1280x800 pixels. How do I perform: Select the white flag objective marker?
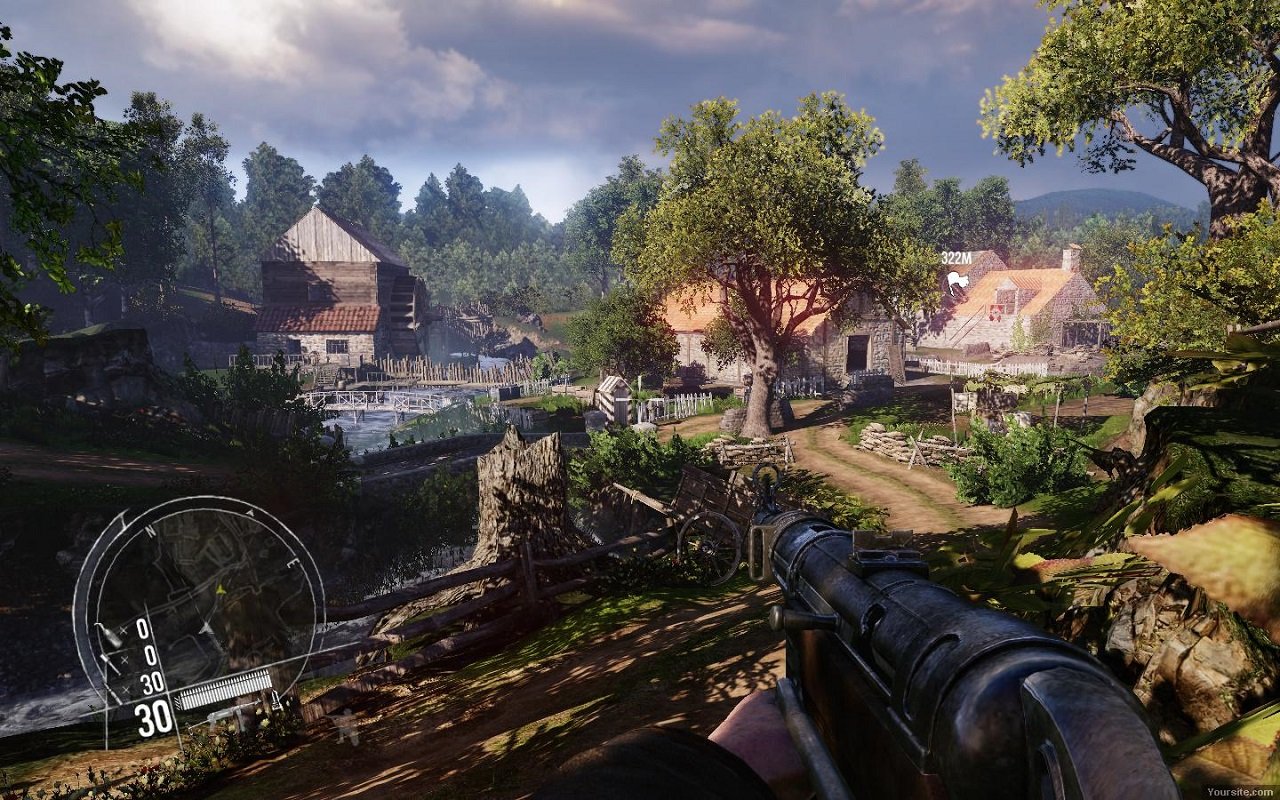(958, 282)
